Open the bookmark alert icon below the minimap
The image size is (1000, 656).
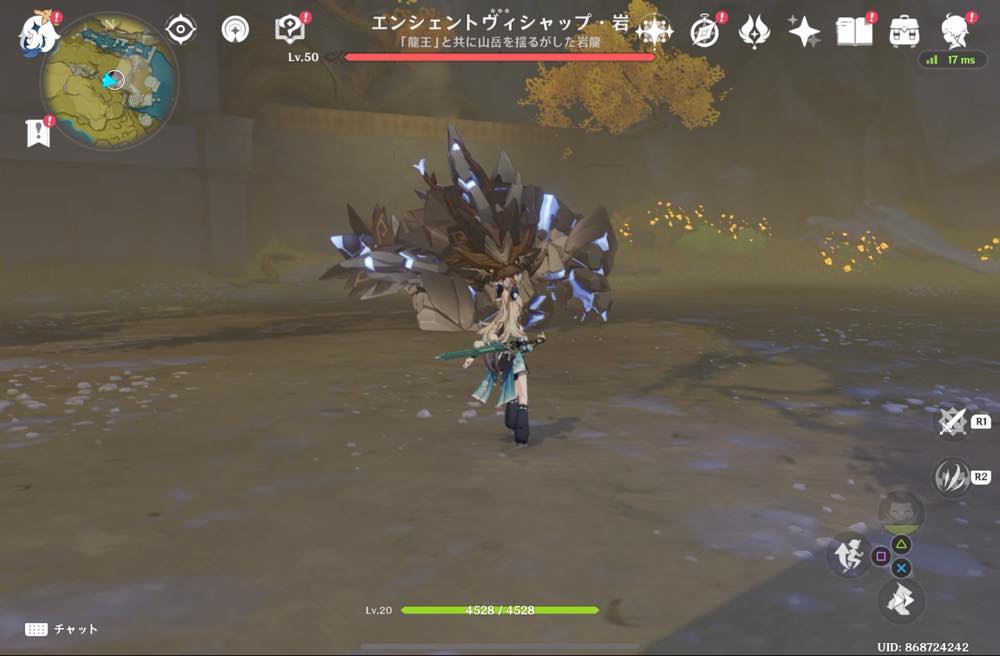pyautogui.click(x=38, y=133)
